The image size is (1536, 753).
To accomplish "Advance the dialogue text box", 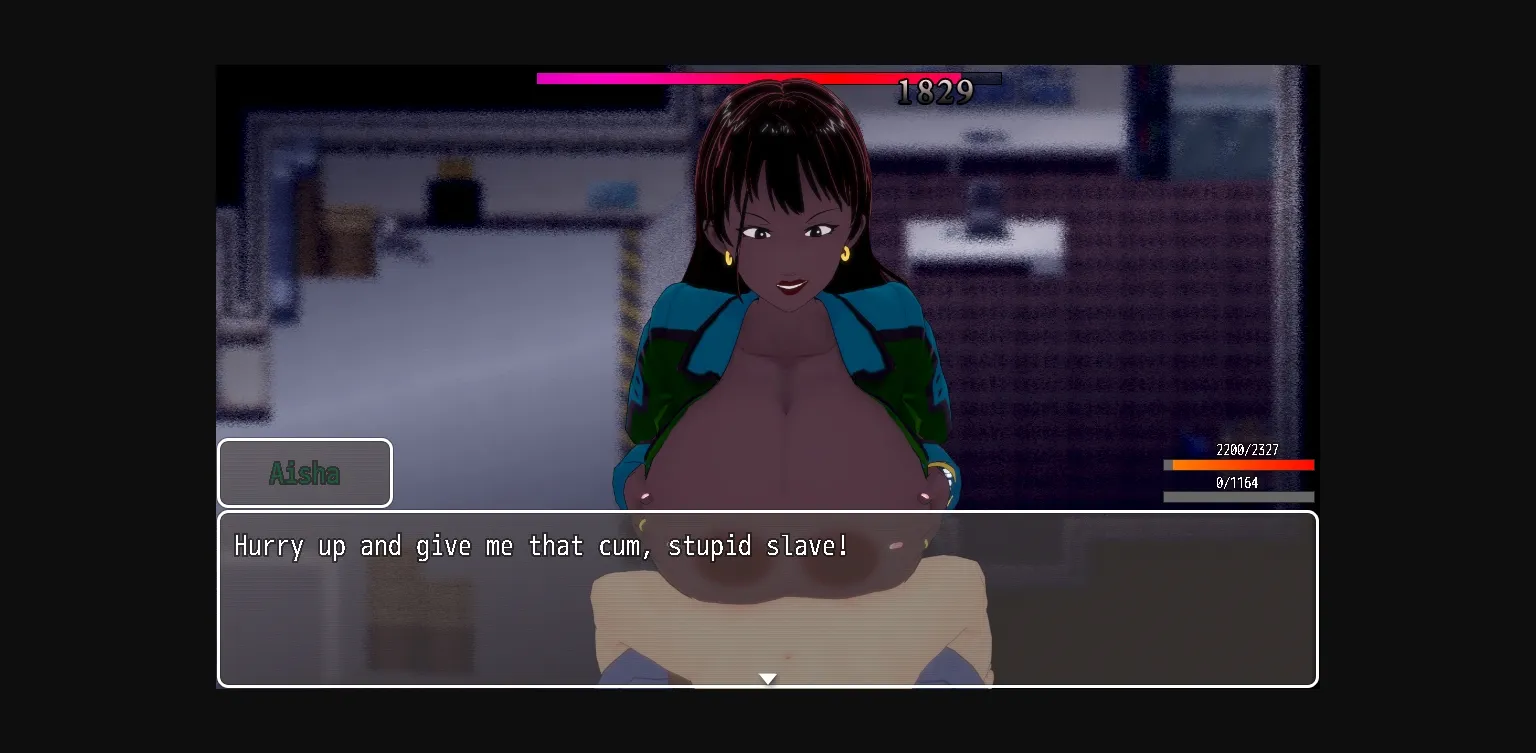I will pos(768,598).
